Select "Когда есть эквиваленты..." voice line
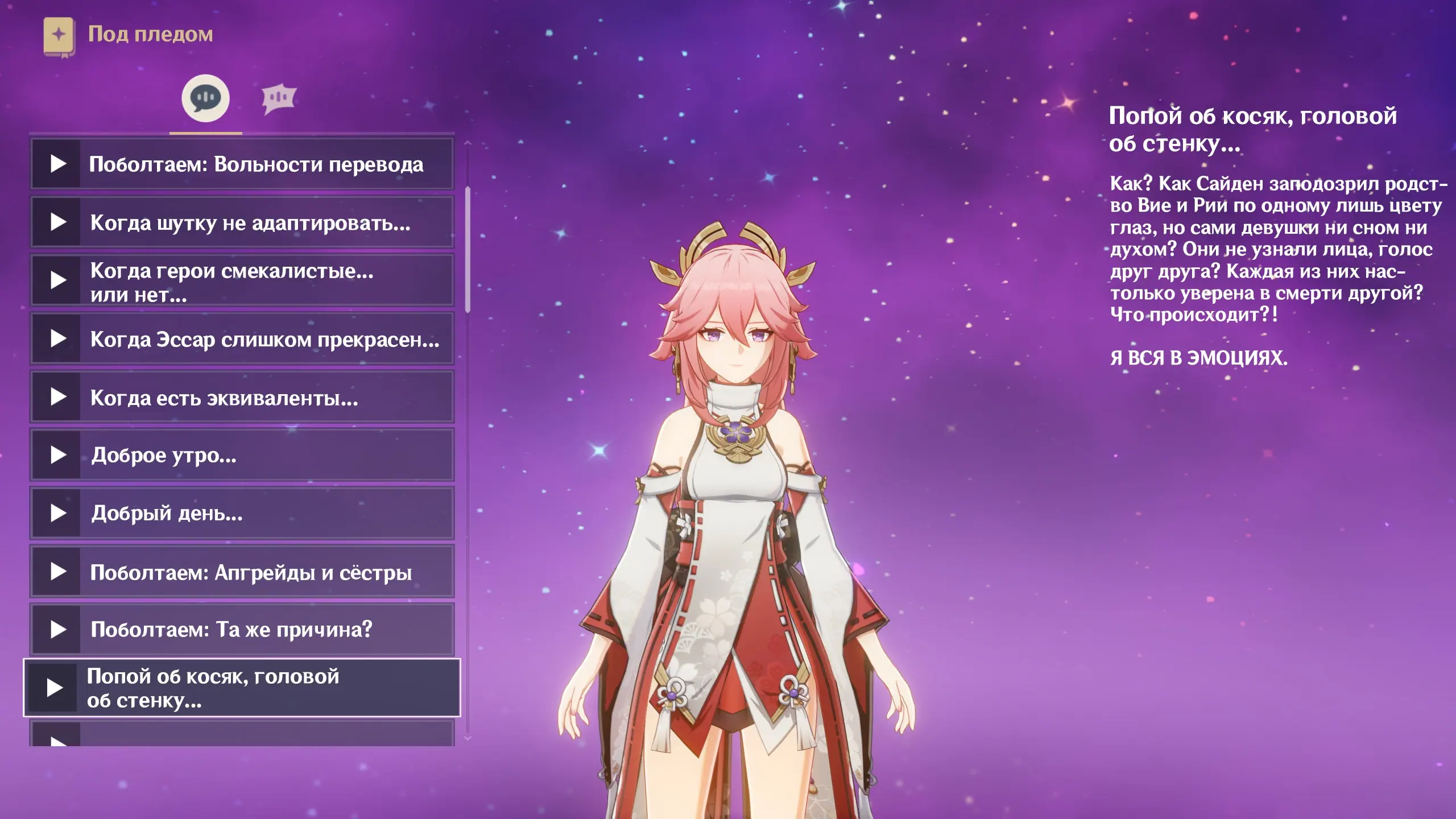This screenshot has width=1456, height=819. pyautogui.click(x=242, y=398)
